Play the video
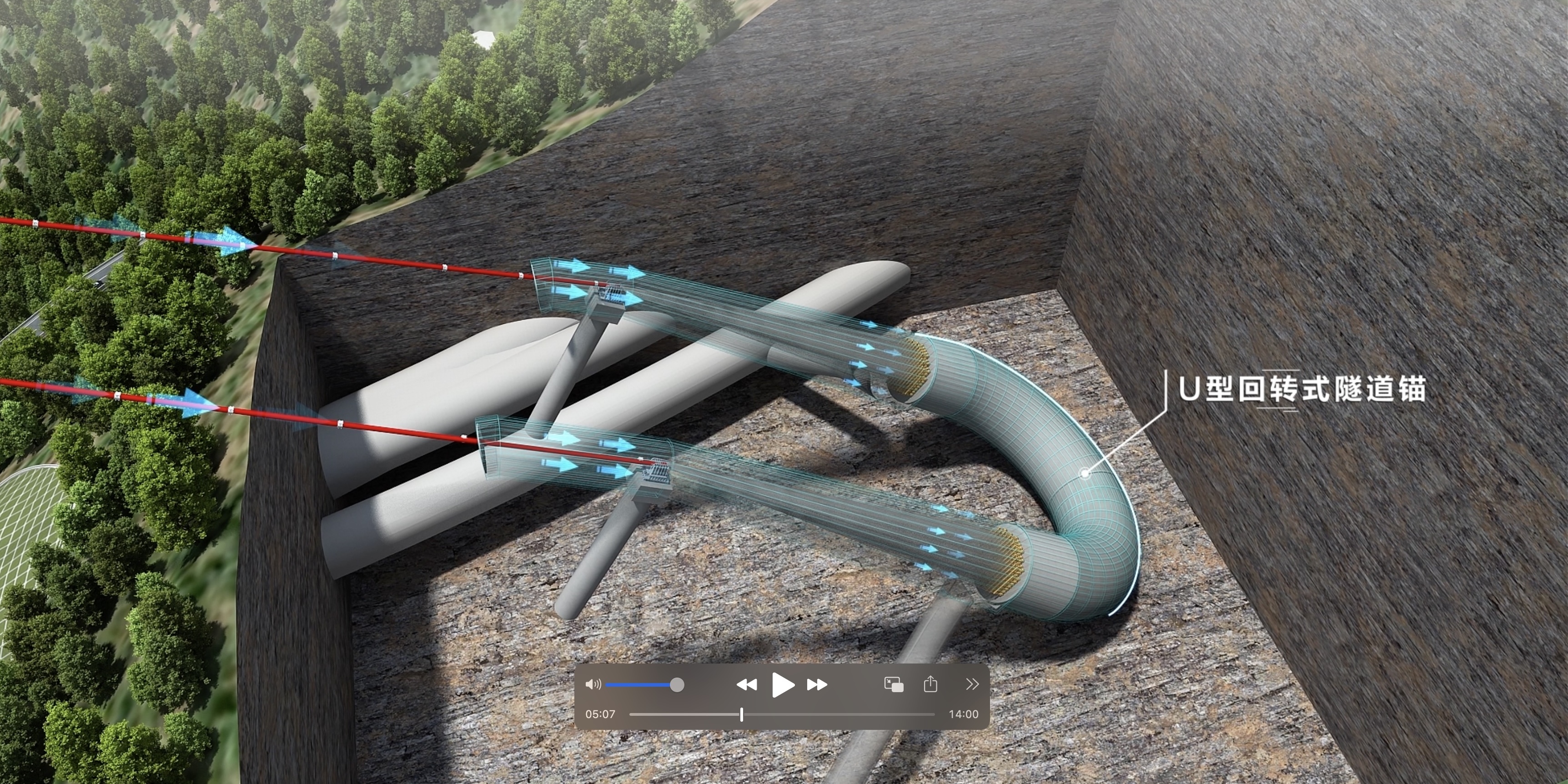Viewport: 1568px width, 784px height. coord(782,685)
